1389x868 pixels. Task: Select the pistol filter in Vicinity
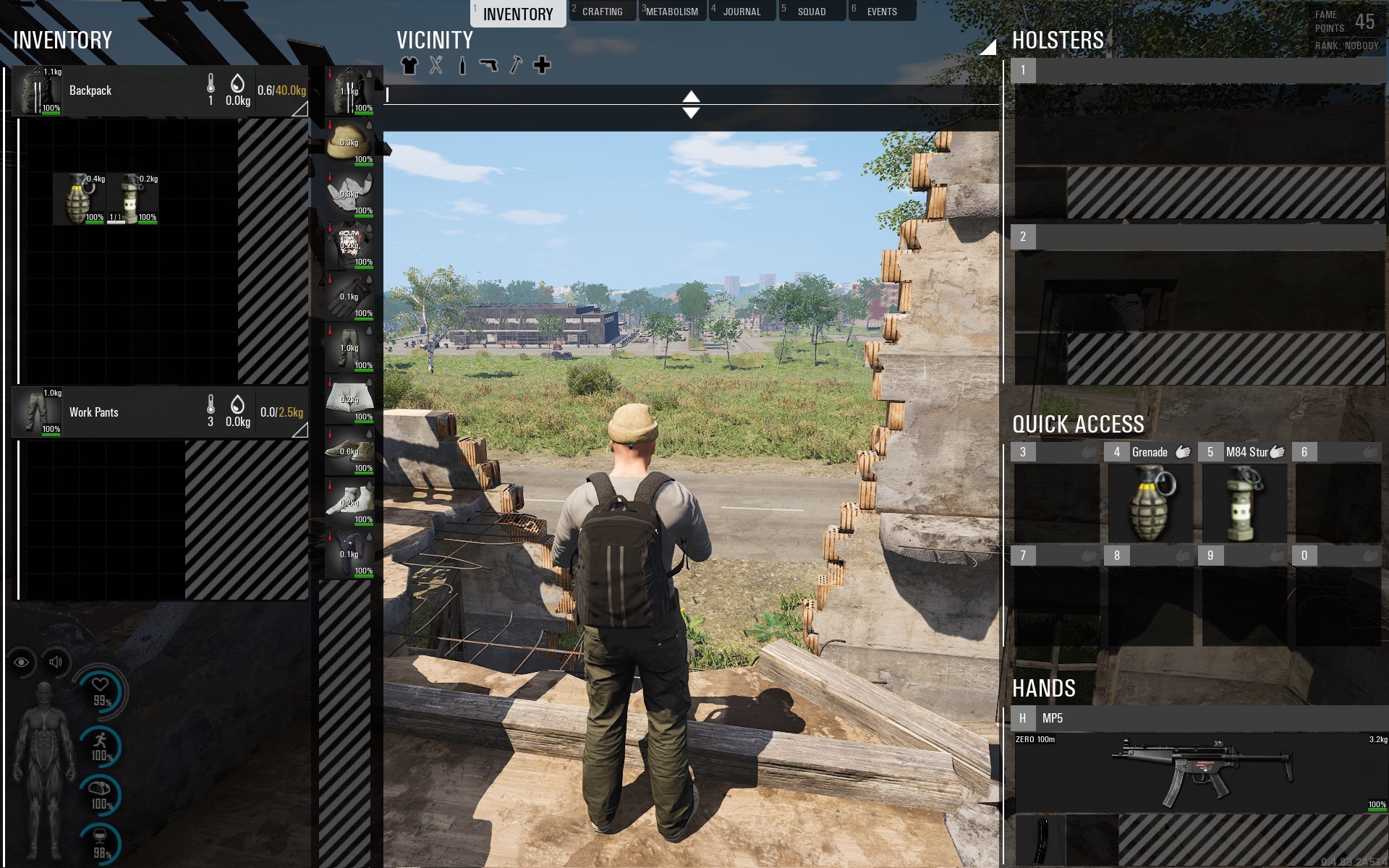(x=489, y=66)
